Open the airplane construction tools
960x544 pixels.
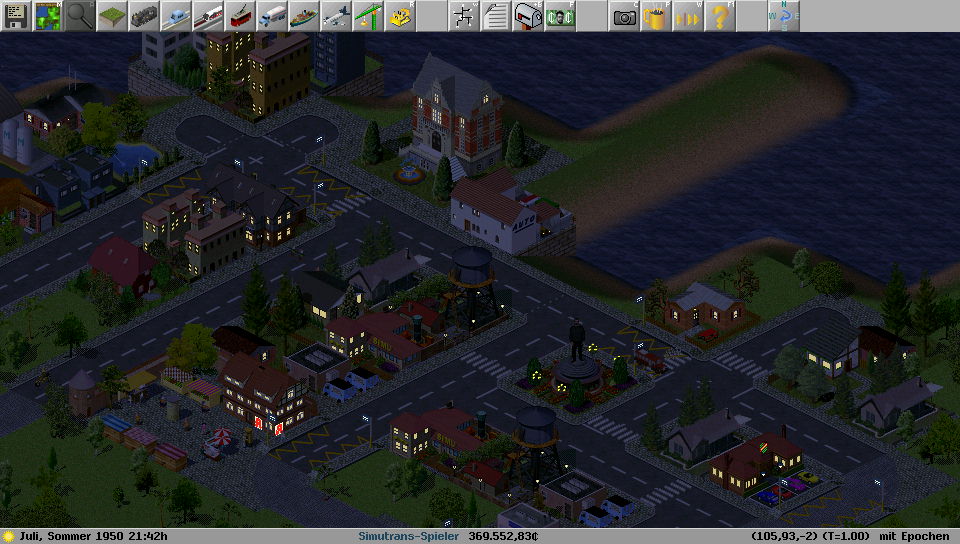(x=336, y=16)
